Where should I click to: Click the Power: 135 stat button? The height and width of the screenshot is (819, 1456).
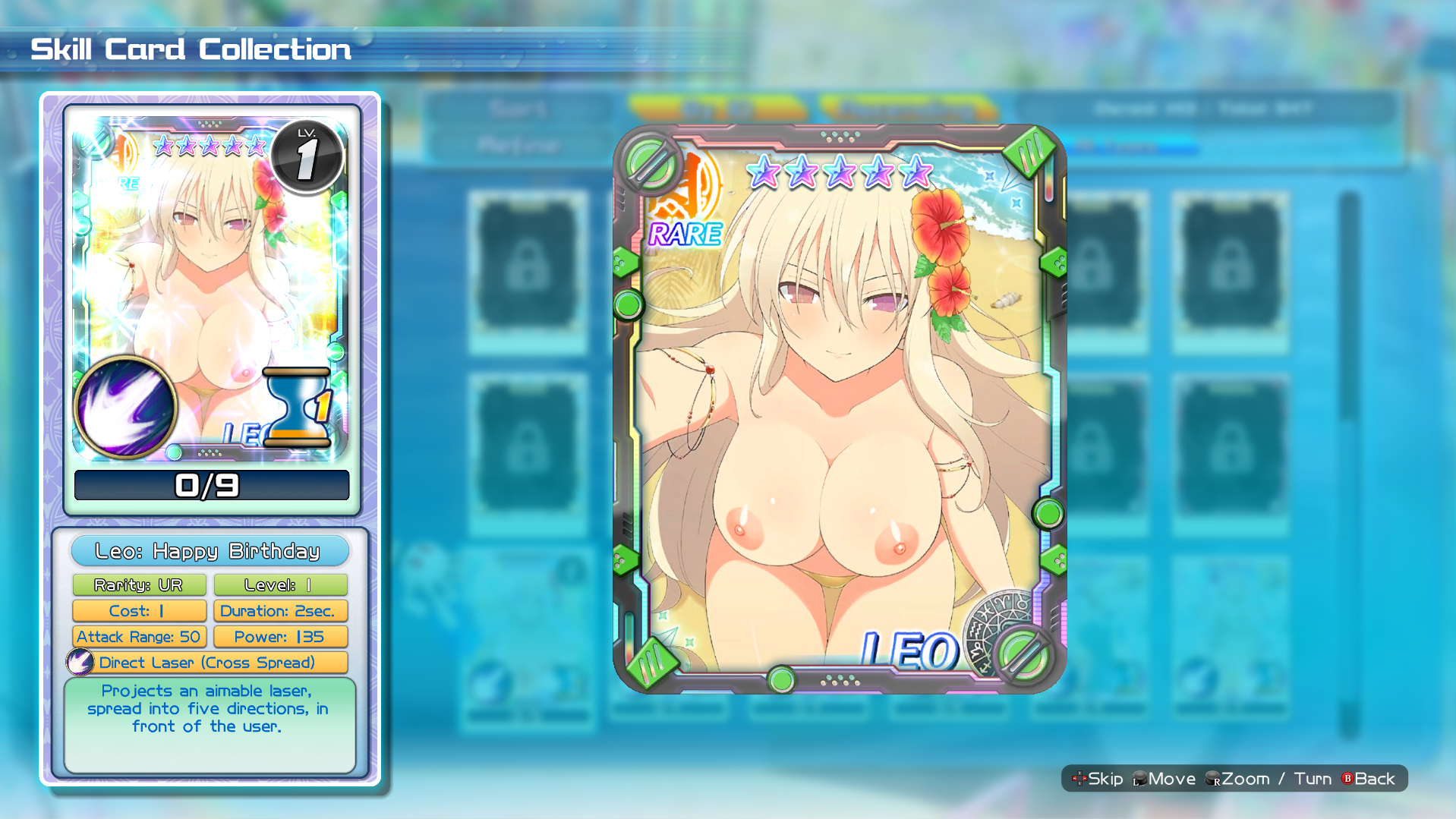[x=280, y=637]
